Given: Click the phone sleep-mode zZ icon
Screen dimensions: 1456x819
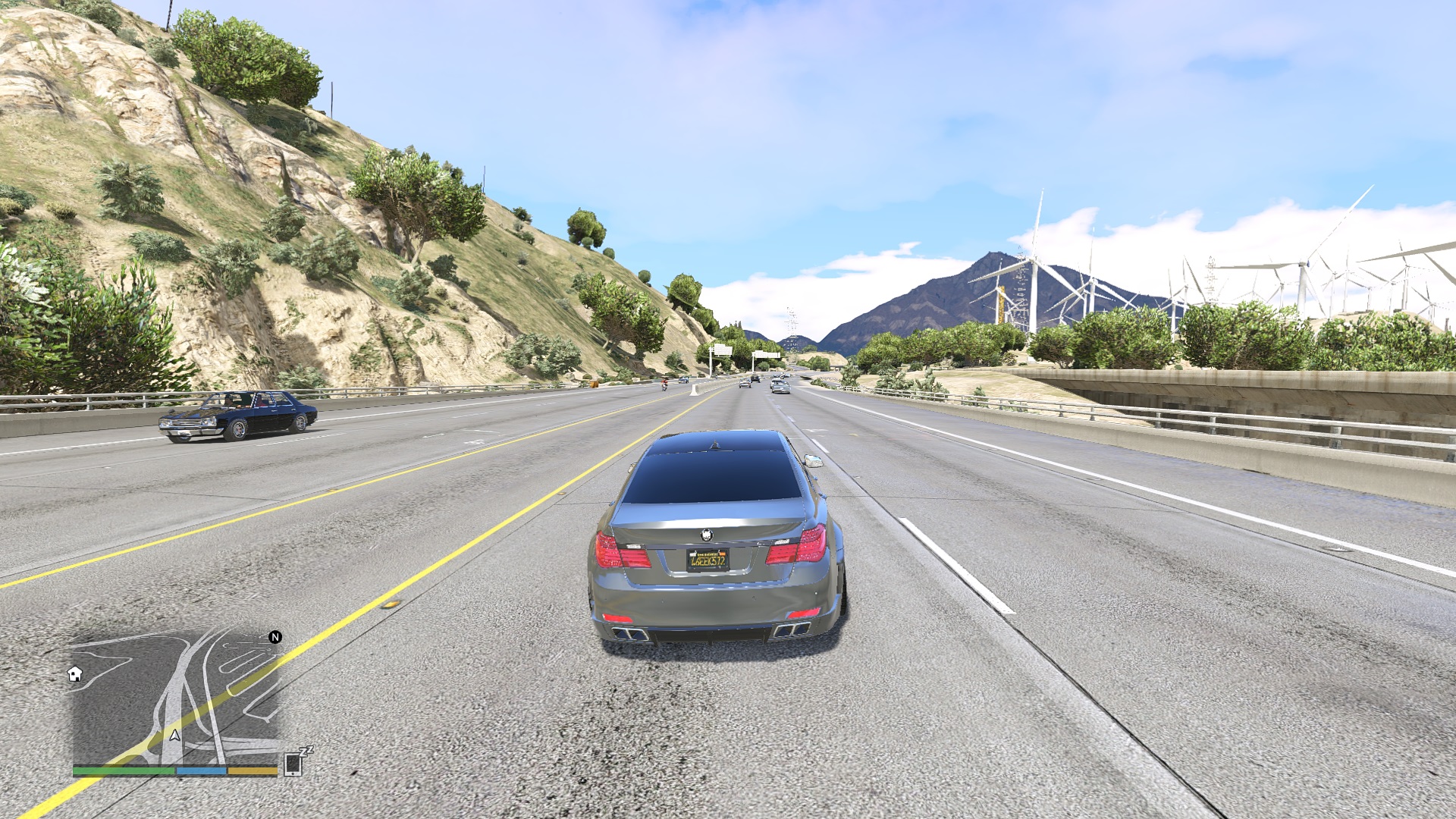Looking at the screenshot, I should [x=306, y=753].
